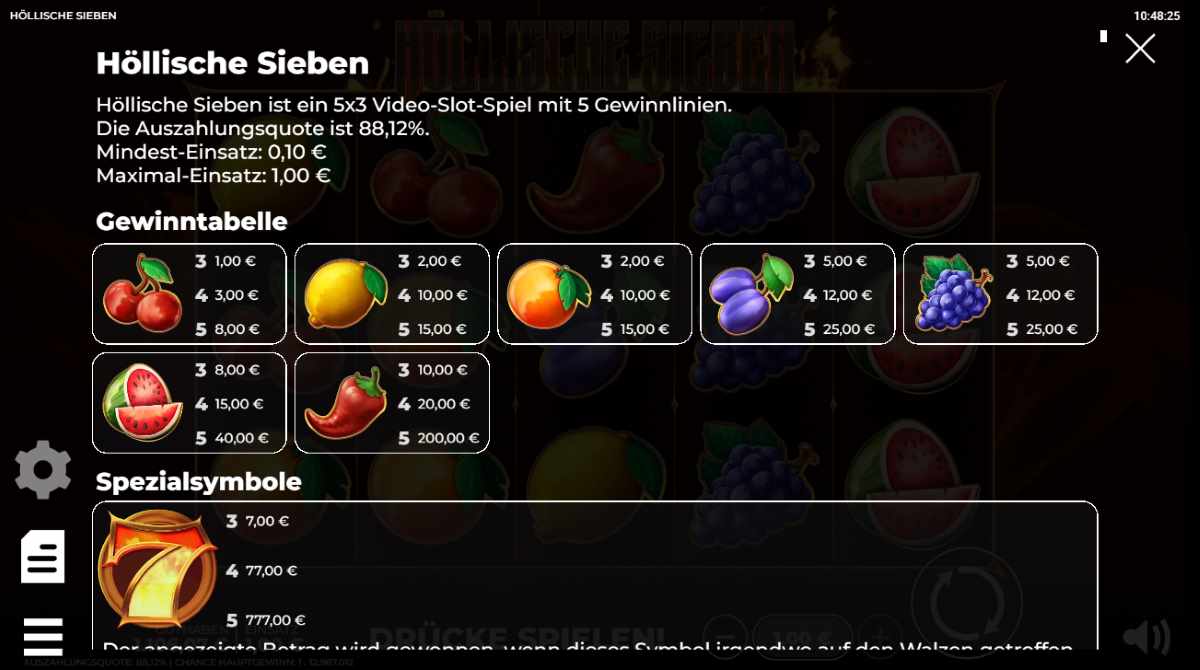
Task: Toggle the speaker sound icon
Action: pyautogui.click(x=1146, y=636)
